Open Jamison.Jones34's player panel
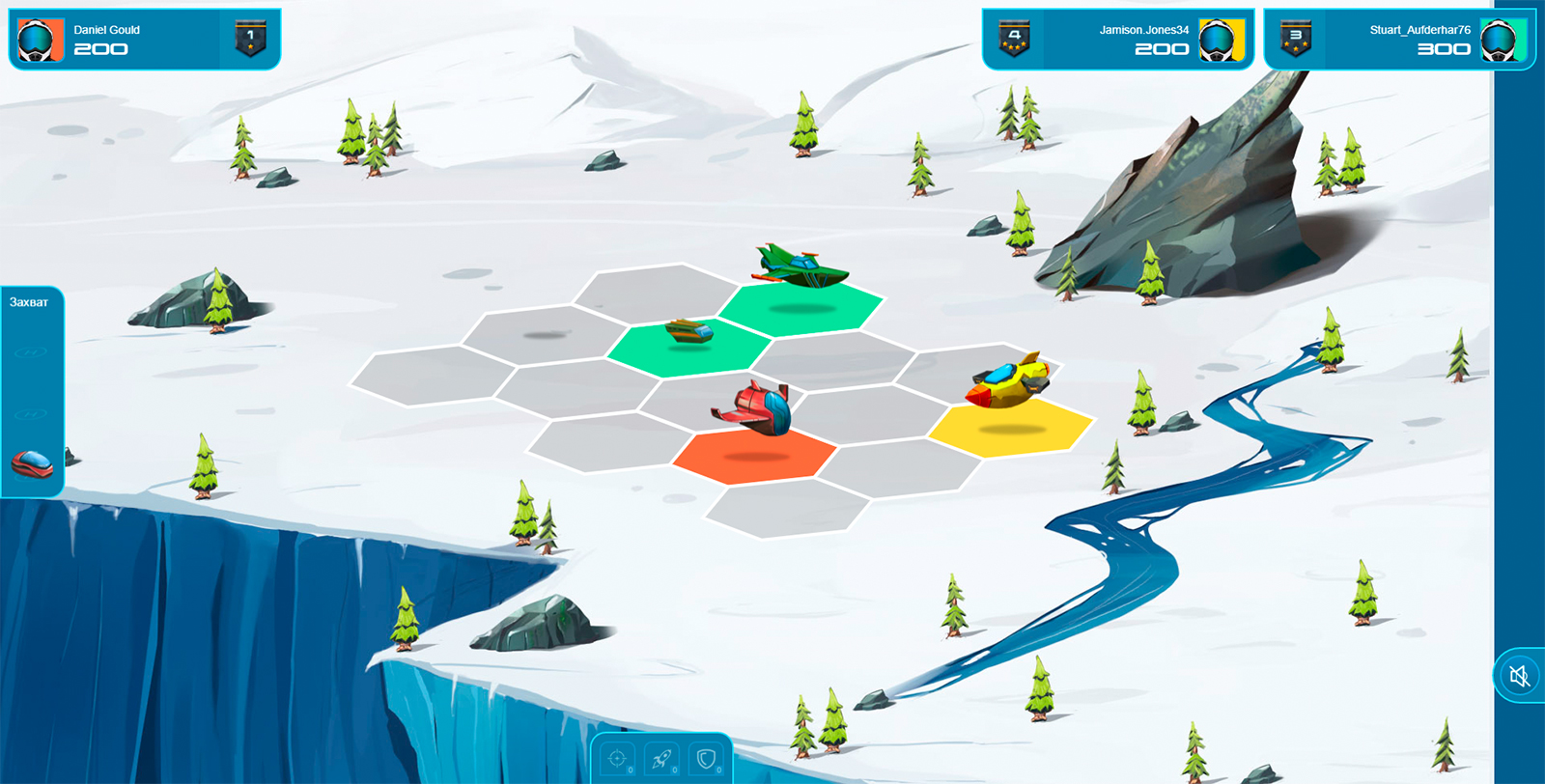 point(1117,40)
